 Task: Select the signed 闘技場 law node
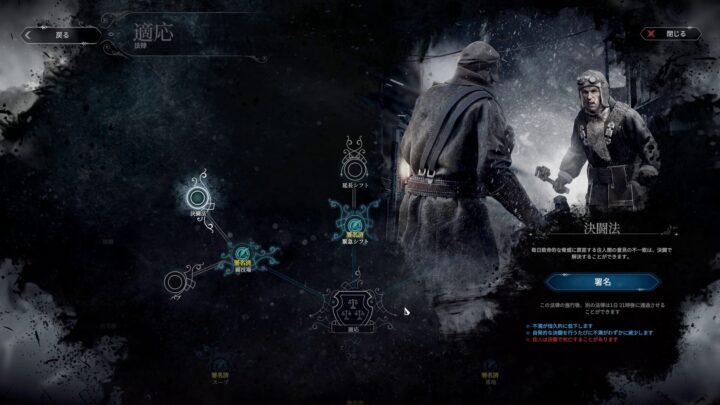[243, 255]
